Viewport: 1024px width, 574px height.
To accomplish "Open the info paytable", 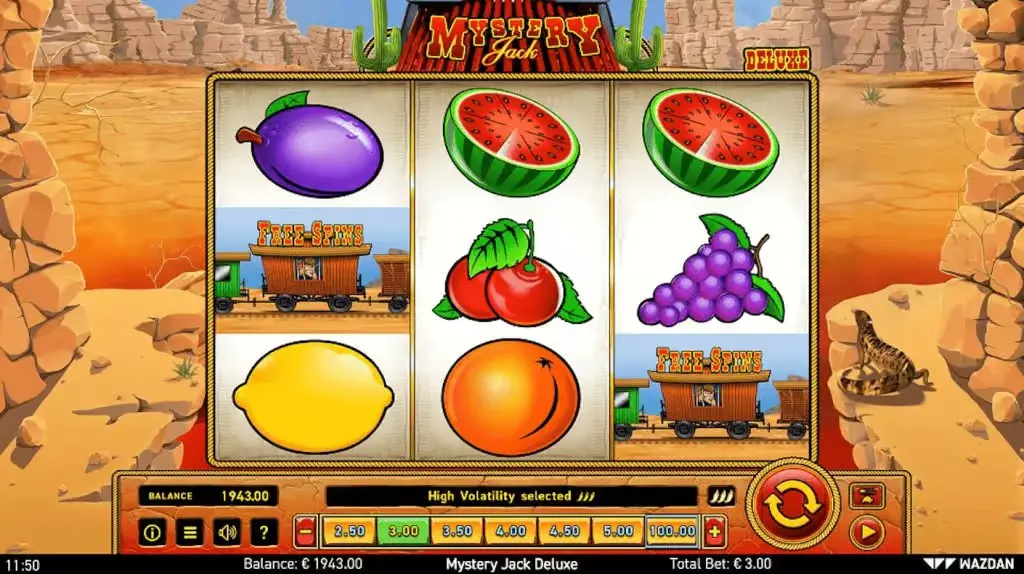I will click(152, 532).
